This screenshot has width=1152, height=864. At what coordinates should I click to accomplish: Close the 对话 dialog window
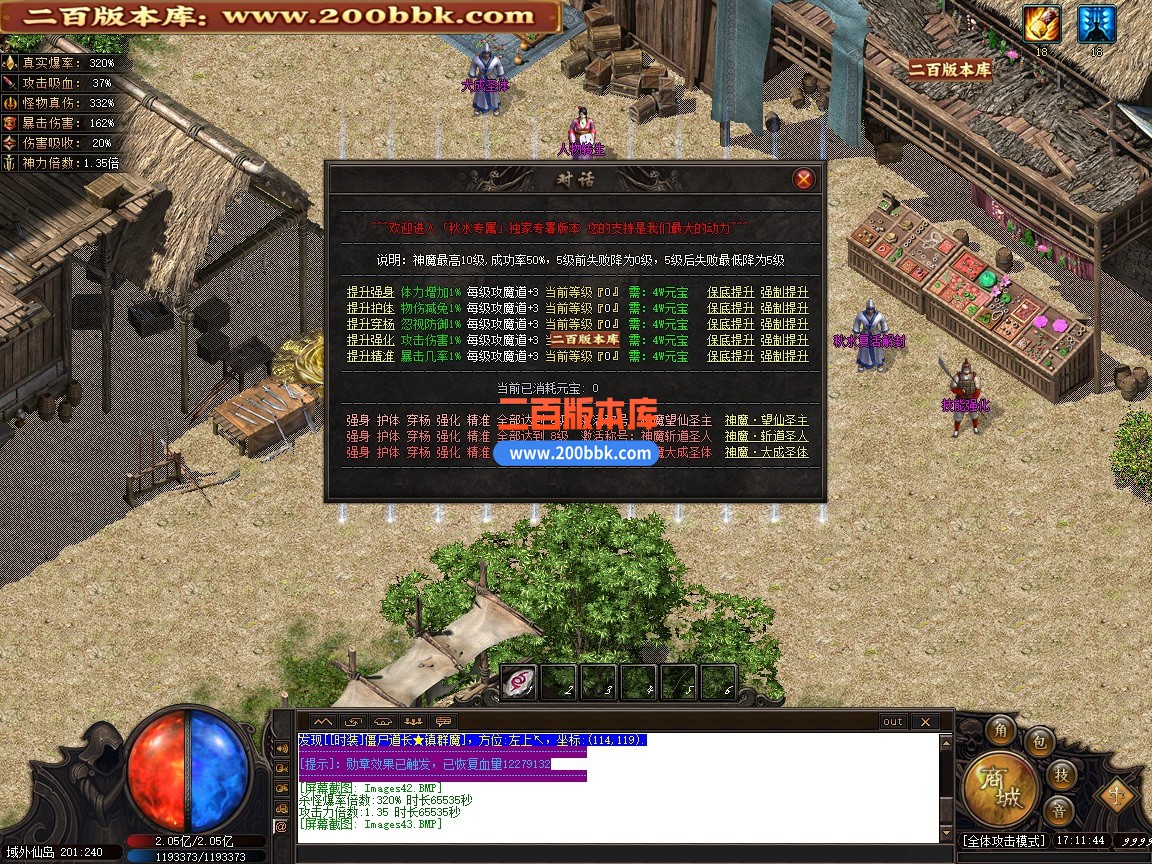point(803,179)
